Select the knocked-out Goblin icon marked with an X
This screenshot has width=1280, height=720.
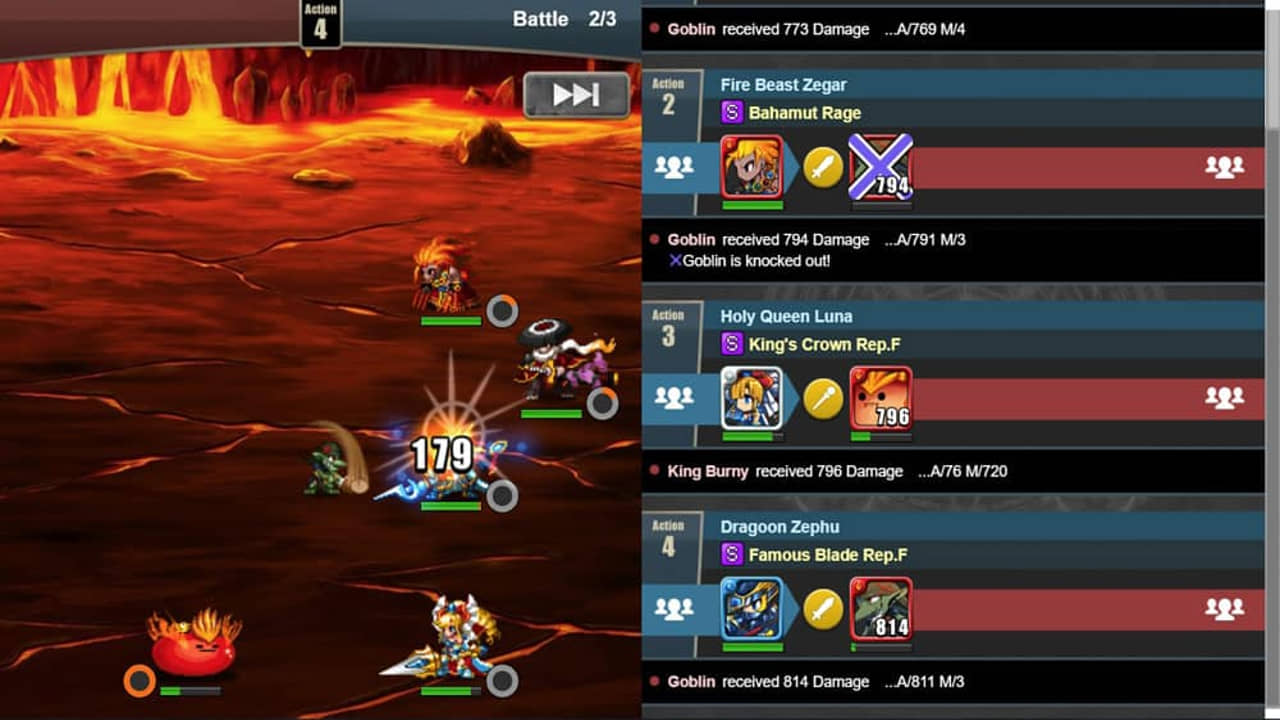pyautogui.click(x=880, y=165)
